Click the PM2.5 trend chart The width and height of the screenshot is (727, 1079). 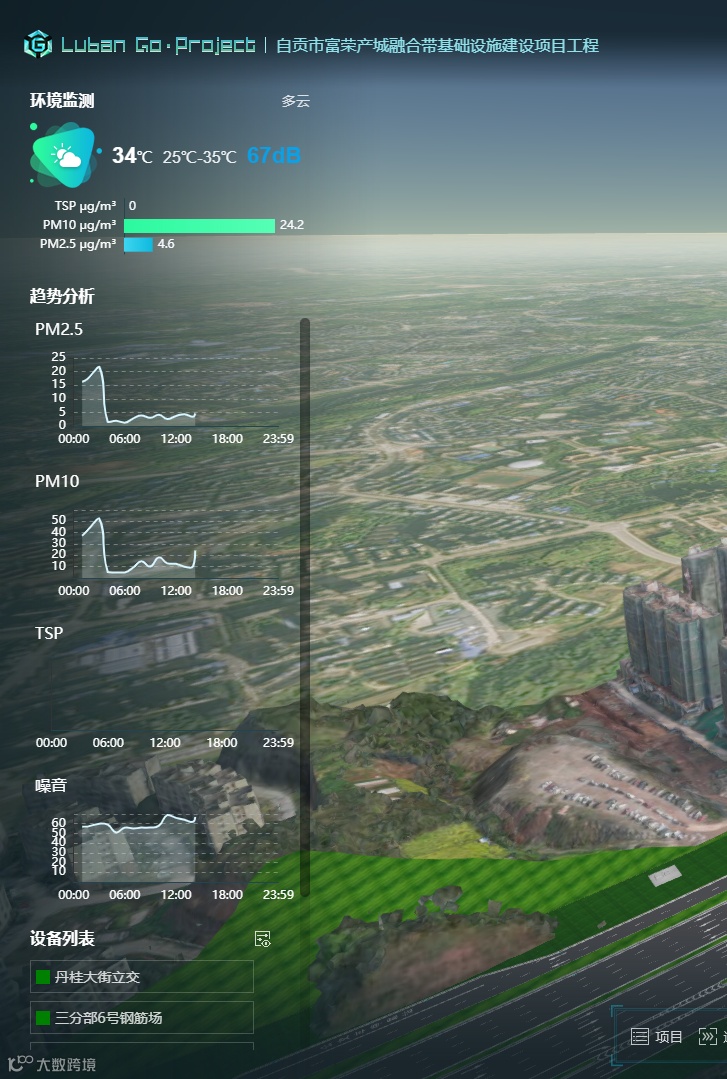point(167,397)
